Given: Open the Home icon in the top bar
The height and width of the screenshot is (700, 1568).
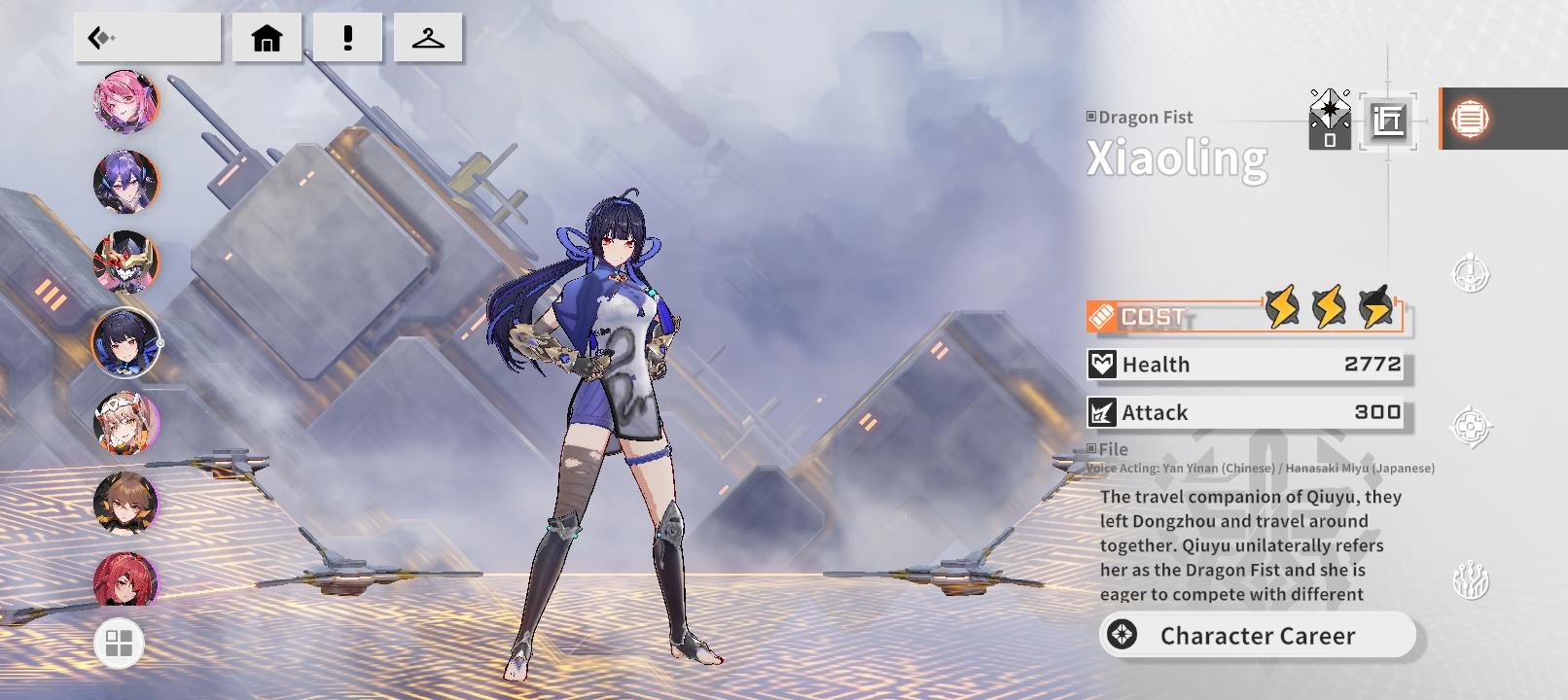Looking at the screenshot, I should click(266, 36).
